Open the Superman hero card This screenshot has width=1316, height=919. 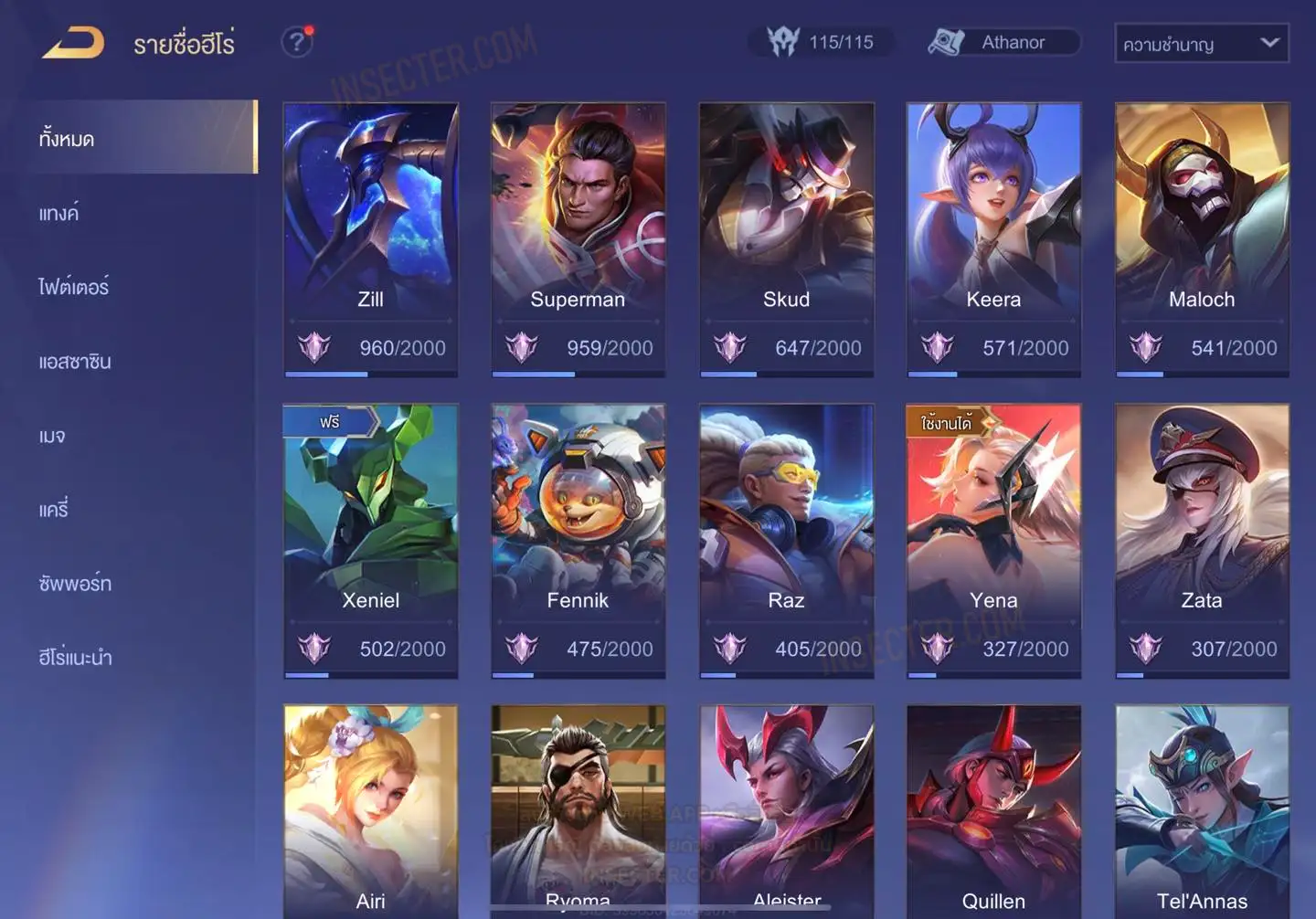click(578, 238)
